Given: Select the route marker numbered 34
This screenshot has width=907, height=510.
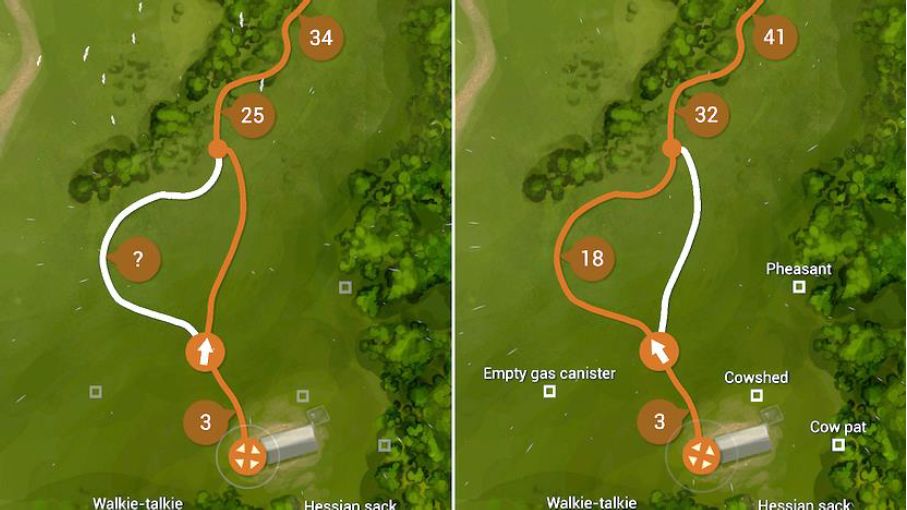Looking at the screenshot, I should 321,38.
